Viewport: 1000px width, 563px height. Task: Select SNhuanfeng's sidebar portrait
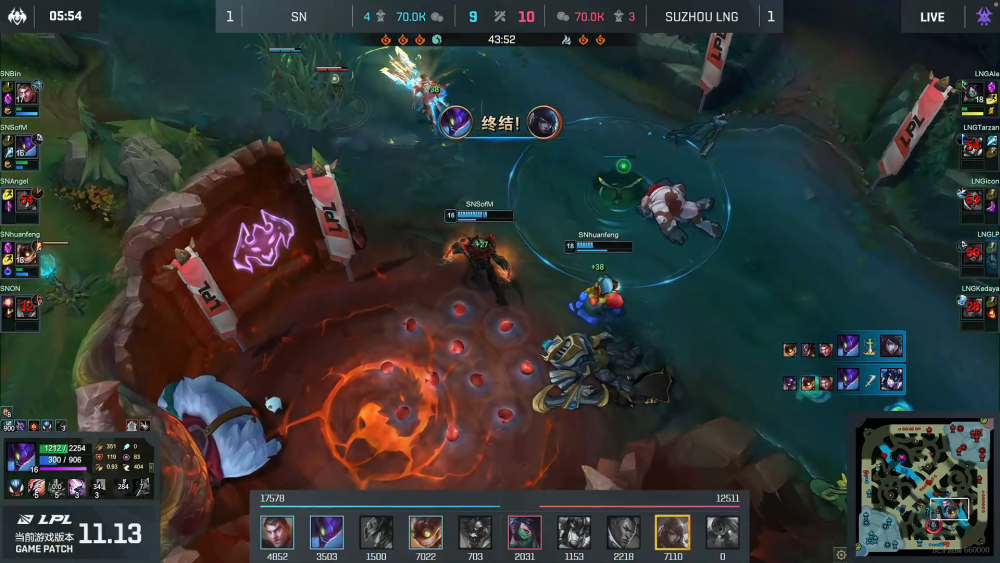(x=26, y=254)
